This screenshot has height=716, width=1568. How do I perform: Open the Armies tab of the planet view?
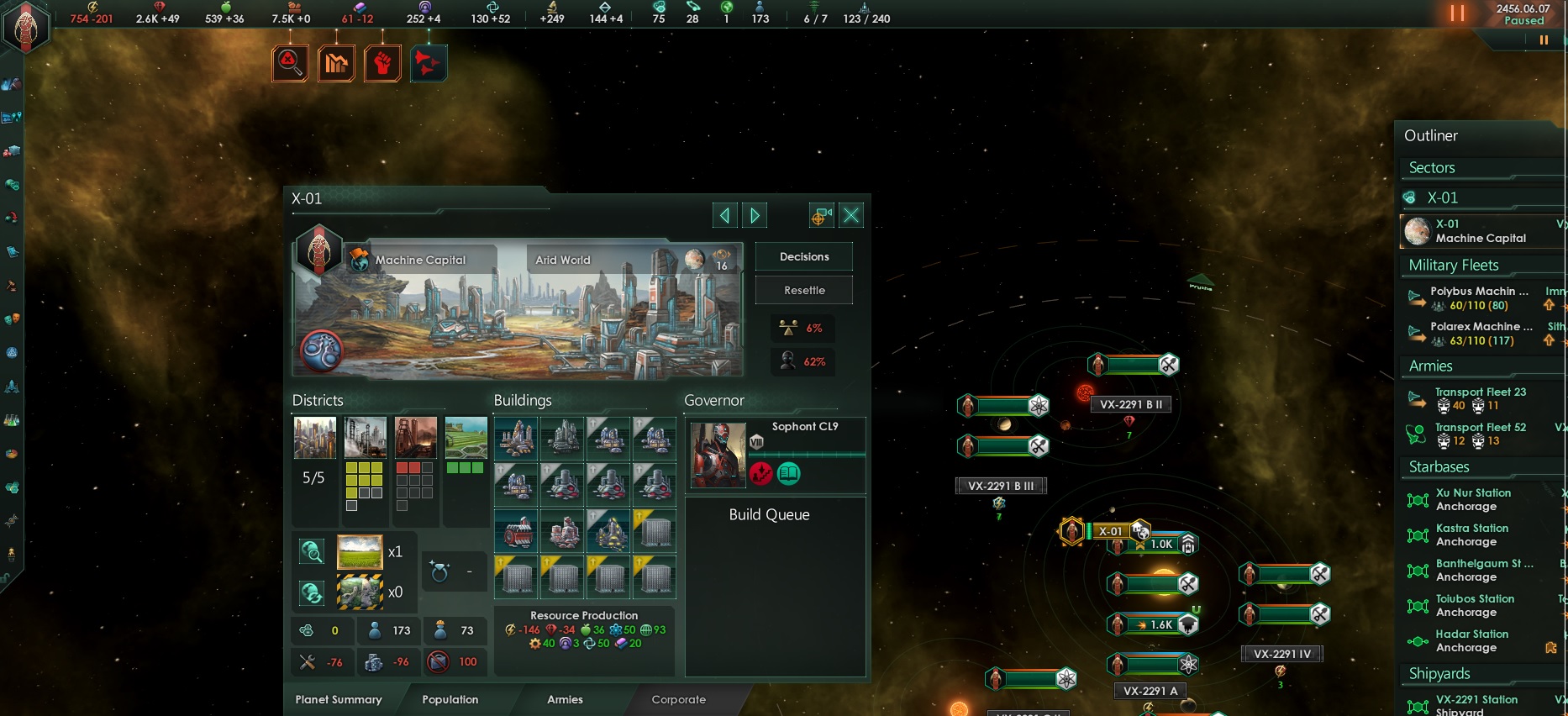[565, 699]
